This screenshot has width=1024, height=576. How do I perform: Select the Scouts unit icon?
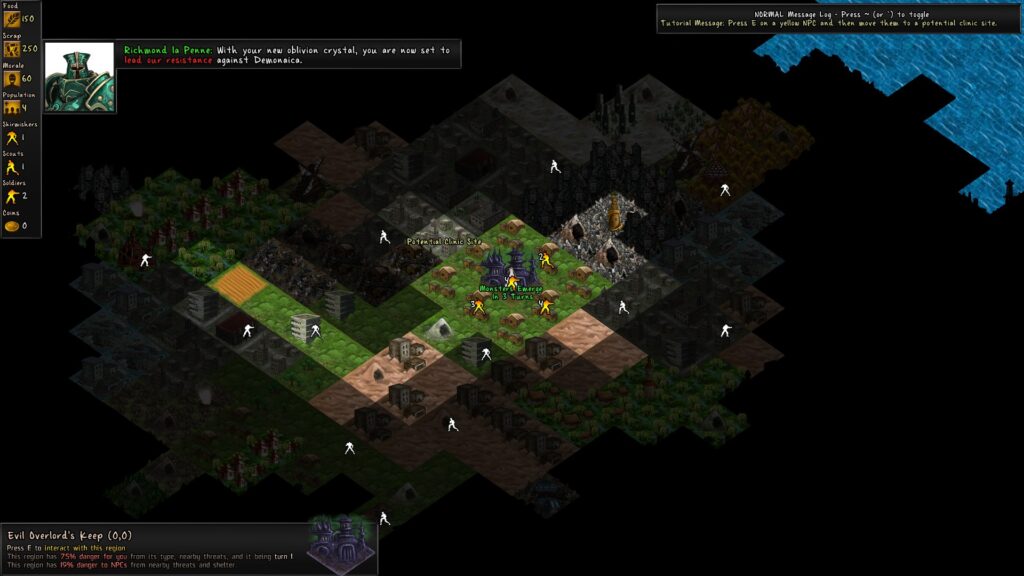tap(11, 167)
